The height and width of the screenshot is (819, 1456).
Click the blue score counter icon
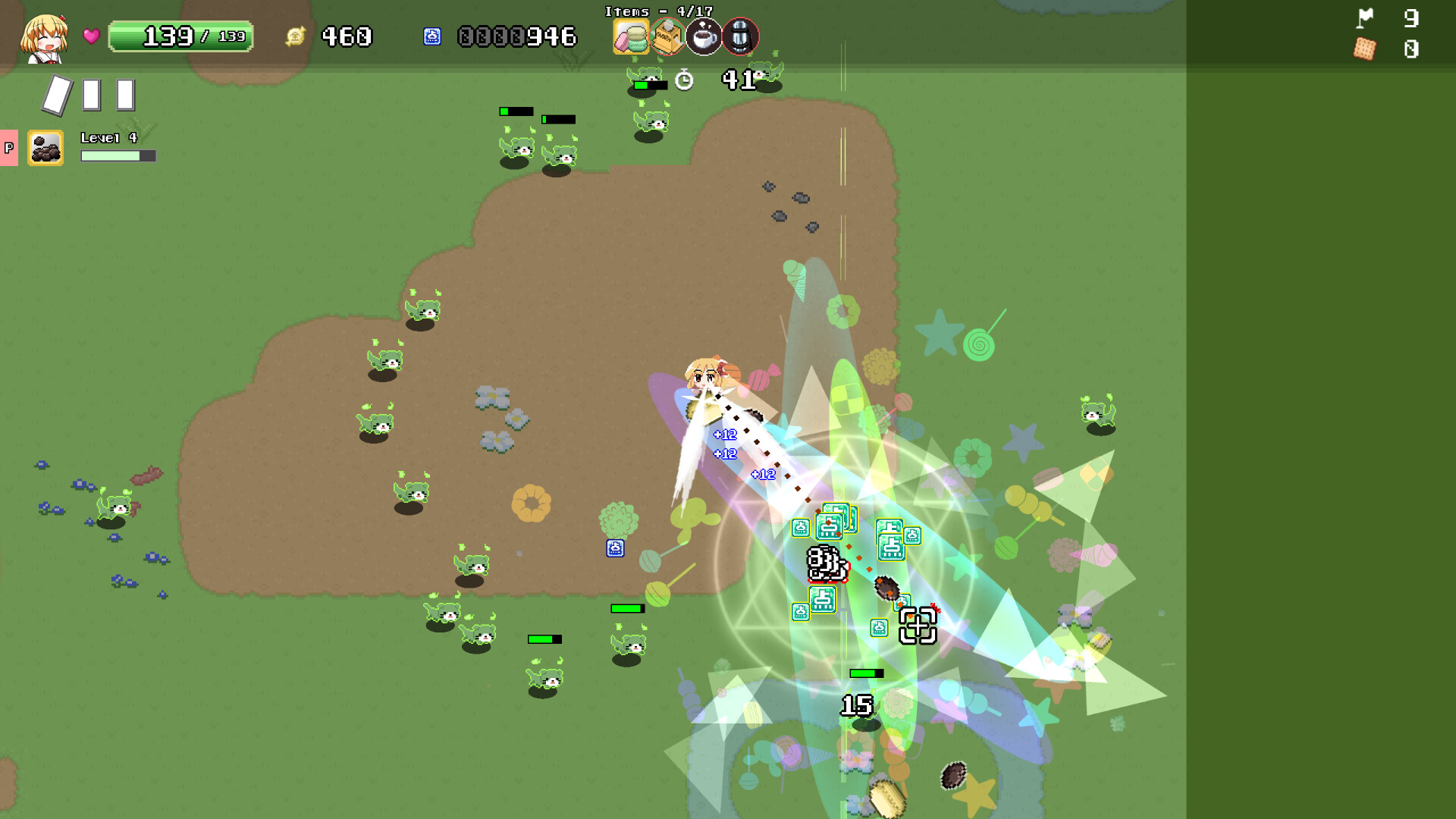click(432, 36)
